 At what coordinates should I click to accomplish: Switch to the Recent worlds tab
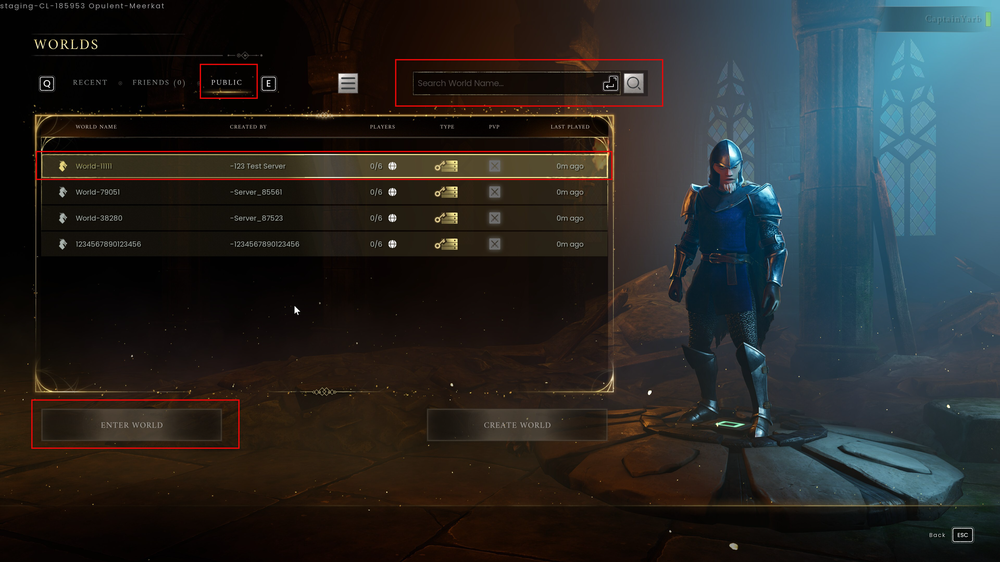[x=90, y=83]
